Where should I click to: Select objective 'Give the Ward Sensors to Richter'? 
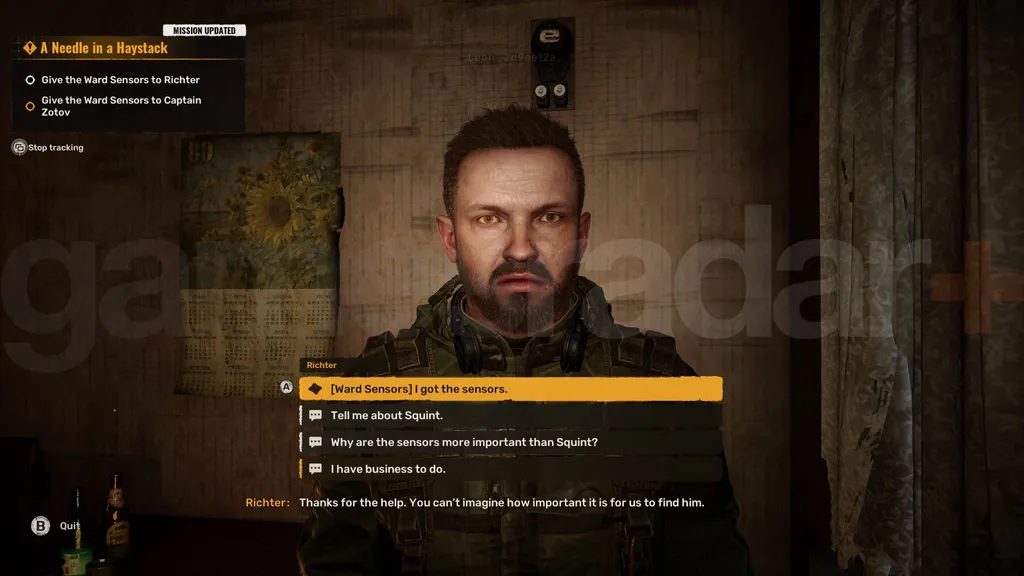tap(120, 80)
